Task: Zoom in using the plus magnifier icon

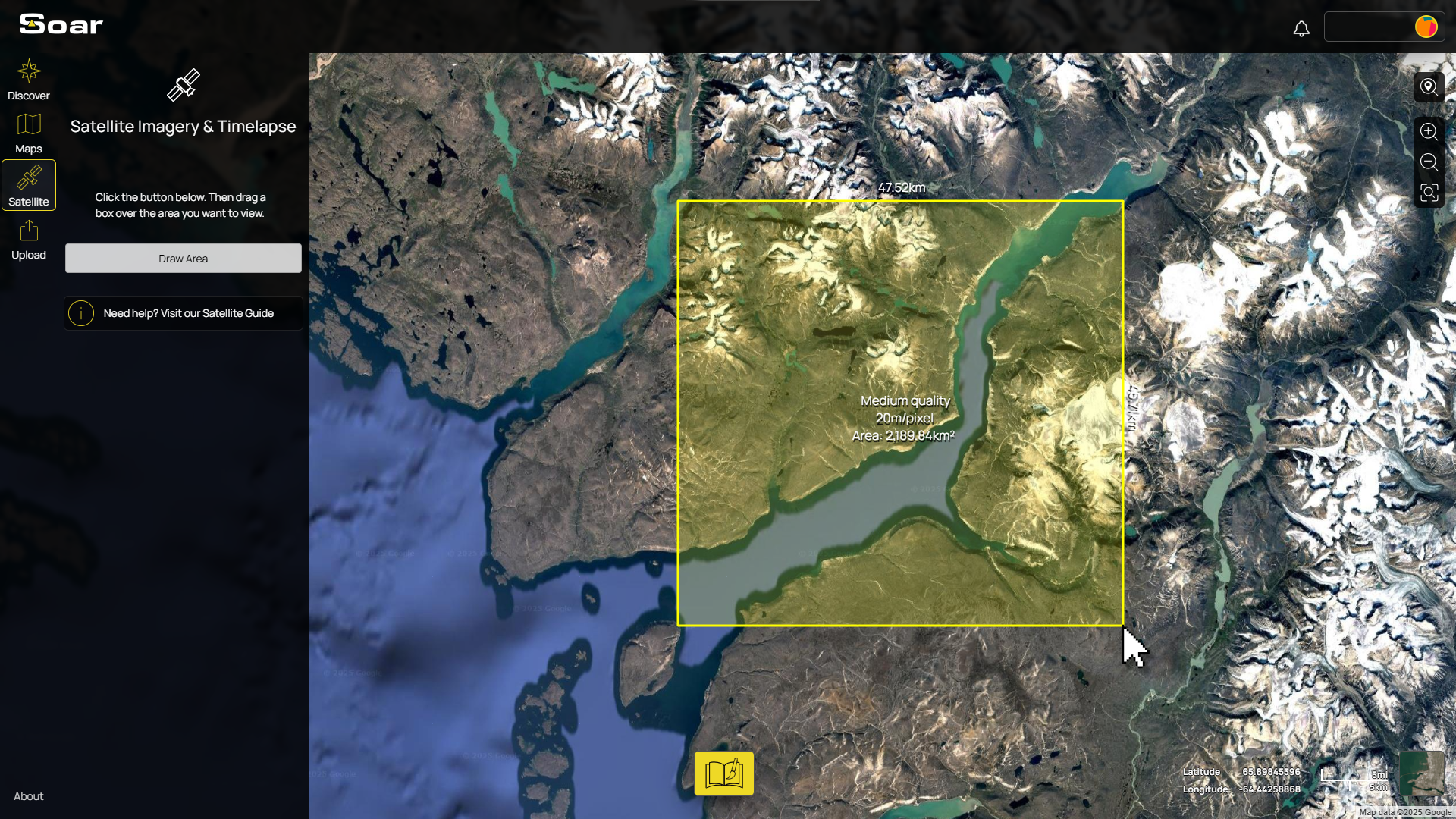Action: (x=1429, y=131)
